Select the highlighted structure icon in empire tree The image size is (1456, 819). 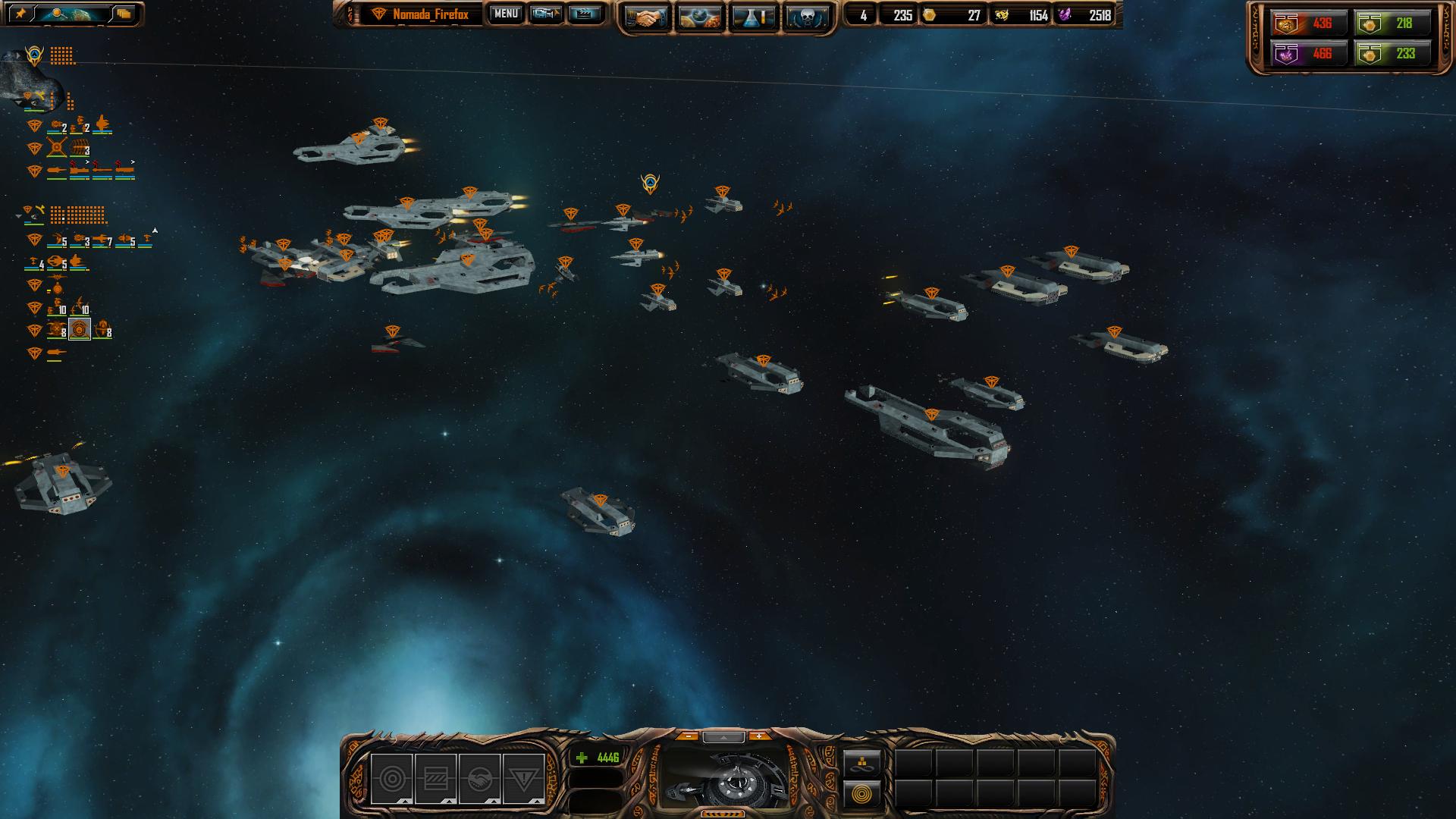tap(80, 329)
